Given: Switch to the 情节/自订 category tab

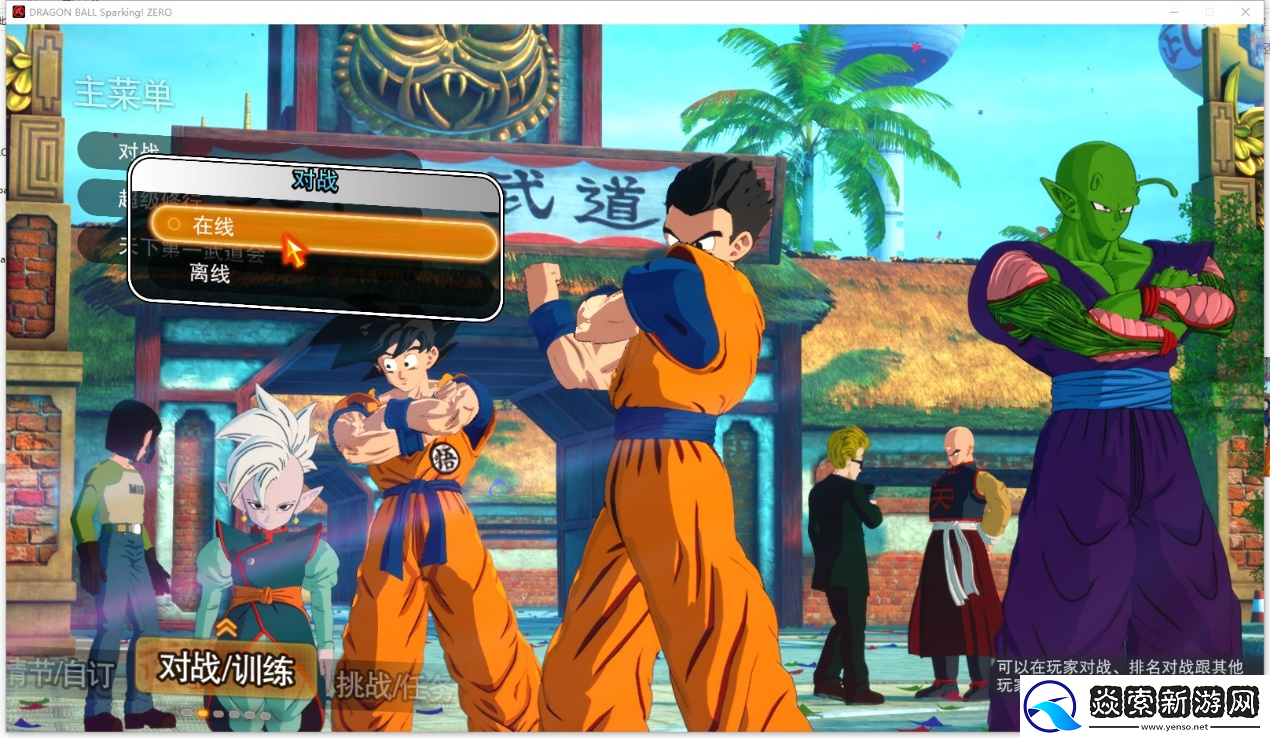Looking at the screenshot, I should (x=62, y=675).
